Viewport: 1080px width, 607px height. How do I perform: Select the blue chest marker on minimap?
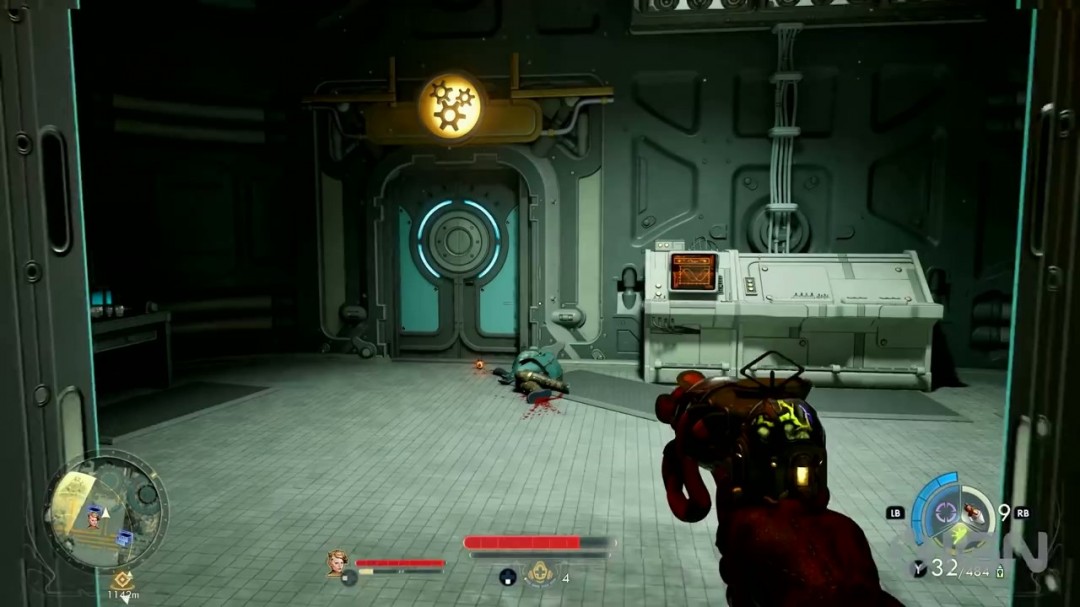pyautogui.click(x=124, y=537)
